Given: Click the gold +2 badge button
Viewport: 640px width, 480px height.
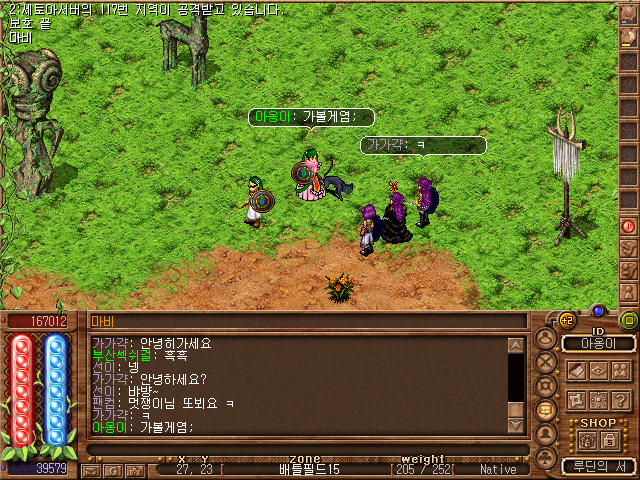Looking at the screenshot, I should point(567,320).
